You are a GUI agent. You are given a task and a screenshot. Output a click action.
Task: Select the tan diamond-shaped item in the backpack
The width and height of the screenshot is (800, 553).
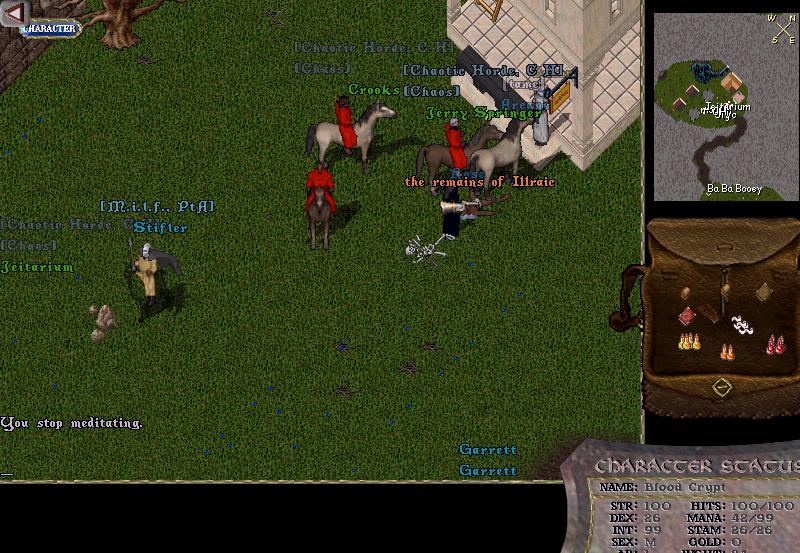click(764, 291)
